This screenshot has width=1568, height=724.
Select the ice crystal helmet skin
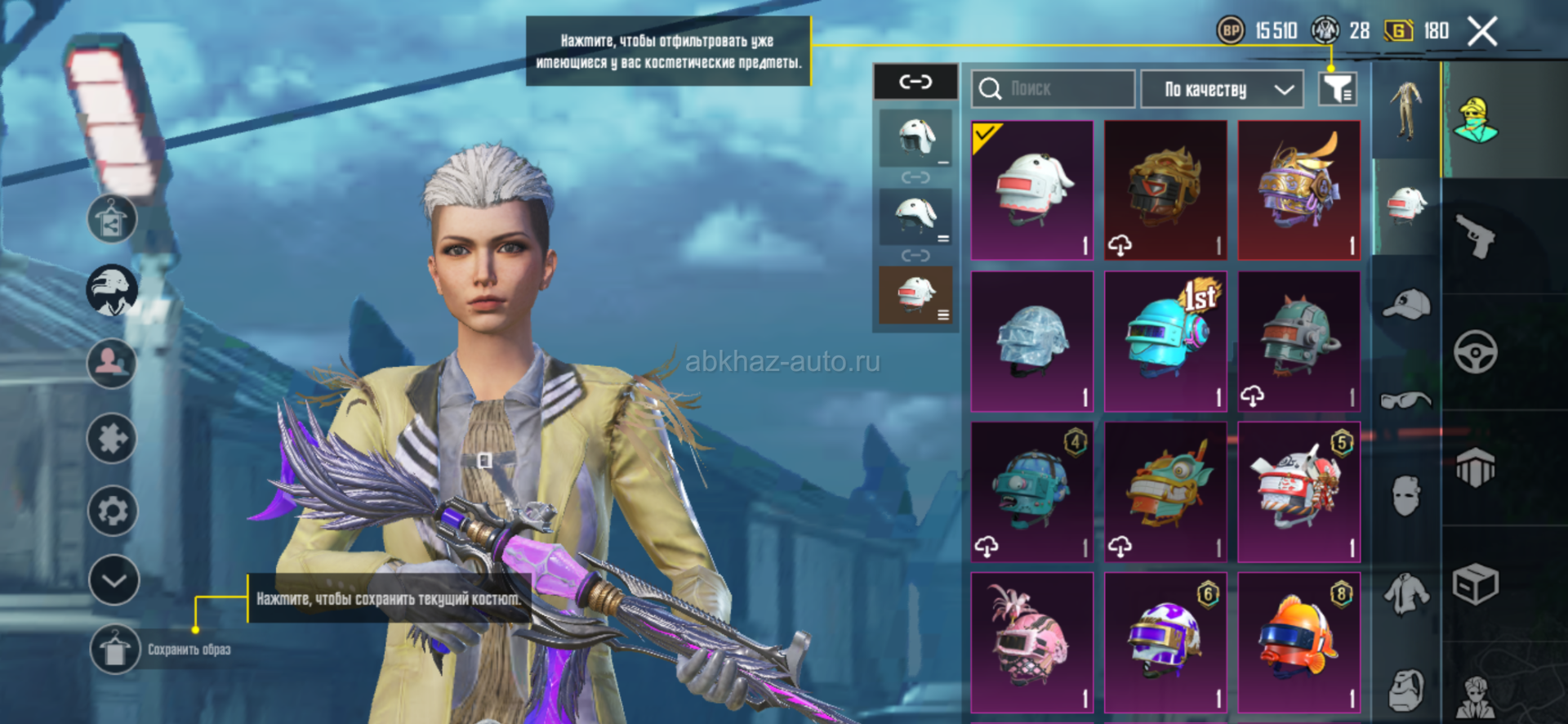pos(1032,342)
